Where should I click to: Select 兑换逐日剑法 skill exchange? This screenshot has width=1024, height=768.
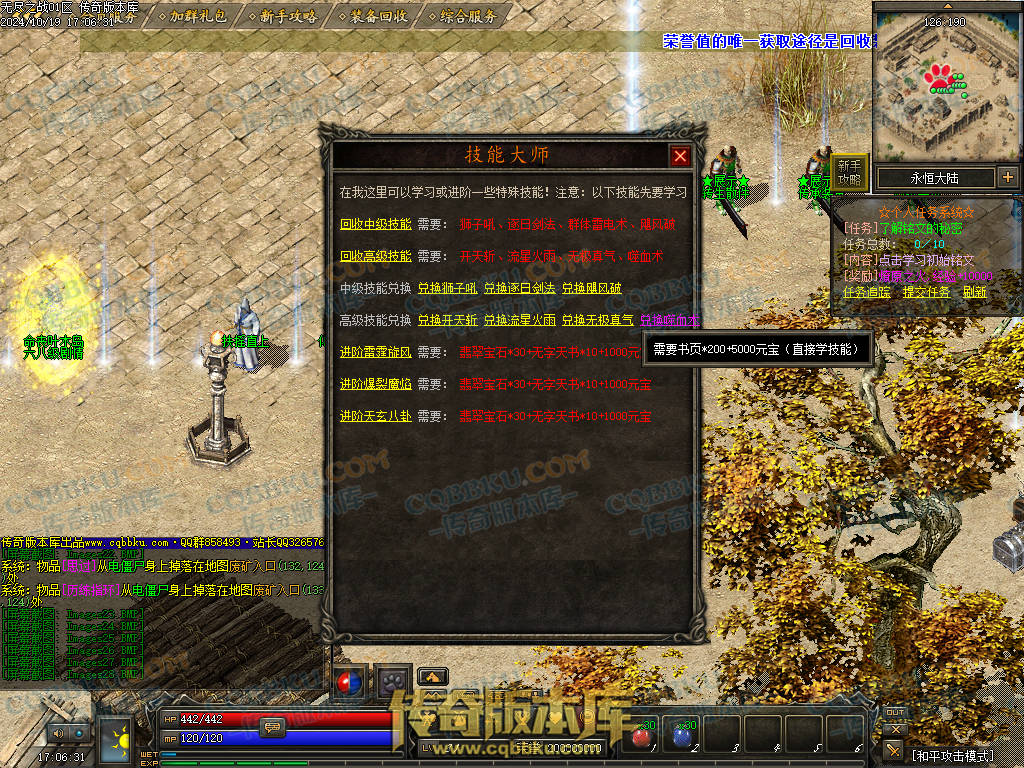pos(519,288)
